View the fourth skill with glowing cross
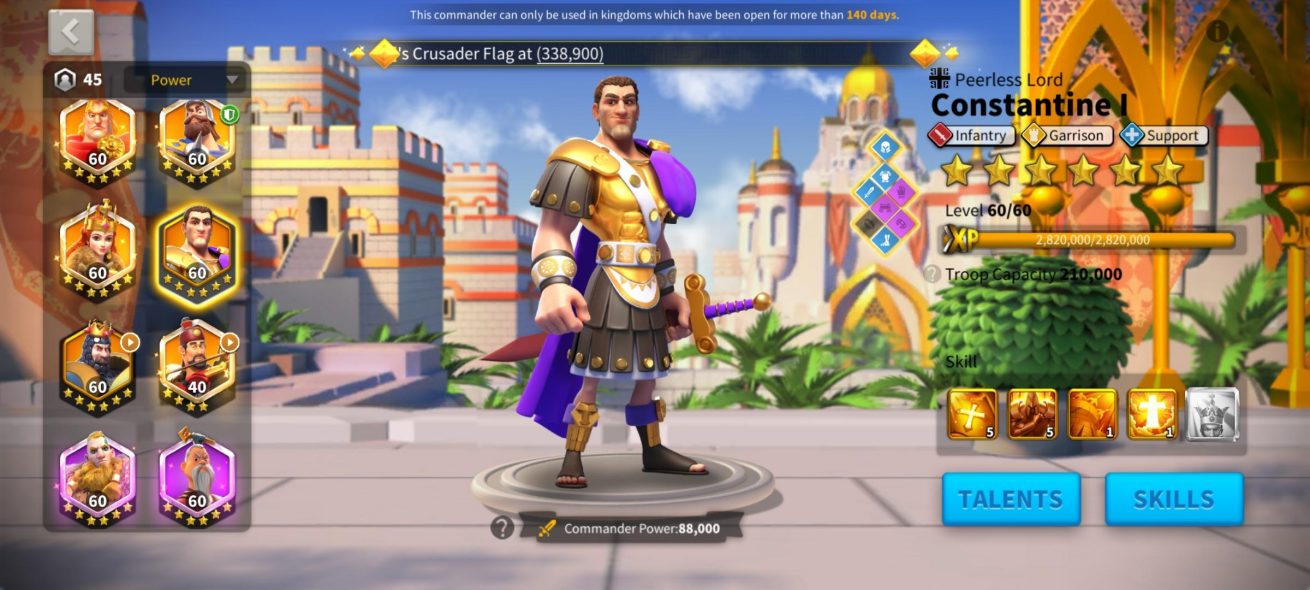The image size is (1310, 590). pos(1152,414)
